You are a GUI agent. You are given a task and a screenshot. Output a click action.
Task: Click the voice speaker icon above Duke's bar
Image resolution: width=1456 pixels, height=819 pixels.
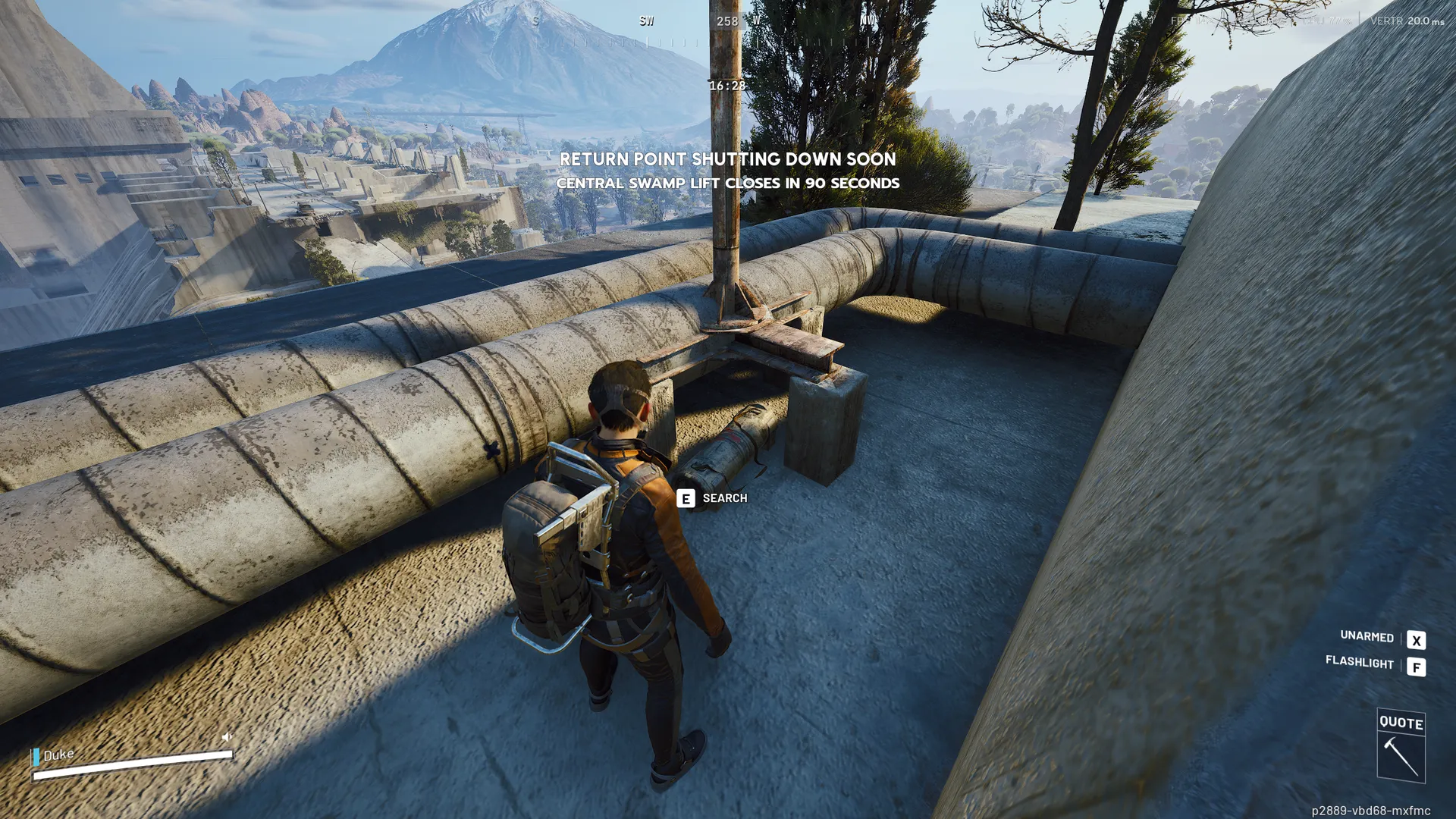coord(227,736)
